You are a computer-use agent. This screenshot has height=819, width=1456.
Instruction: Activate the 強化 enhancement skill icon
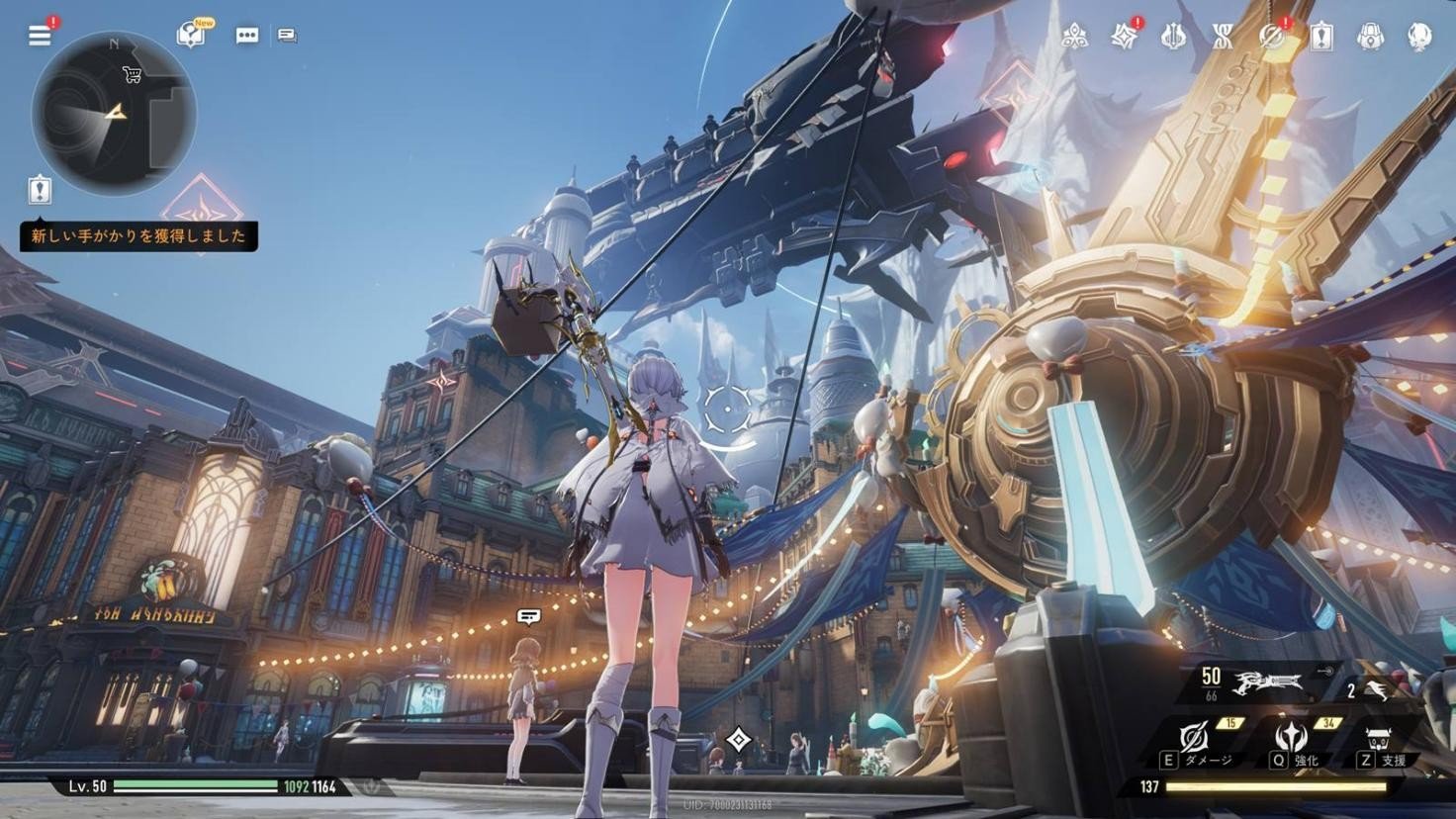tap(1291, 739)
